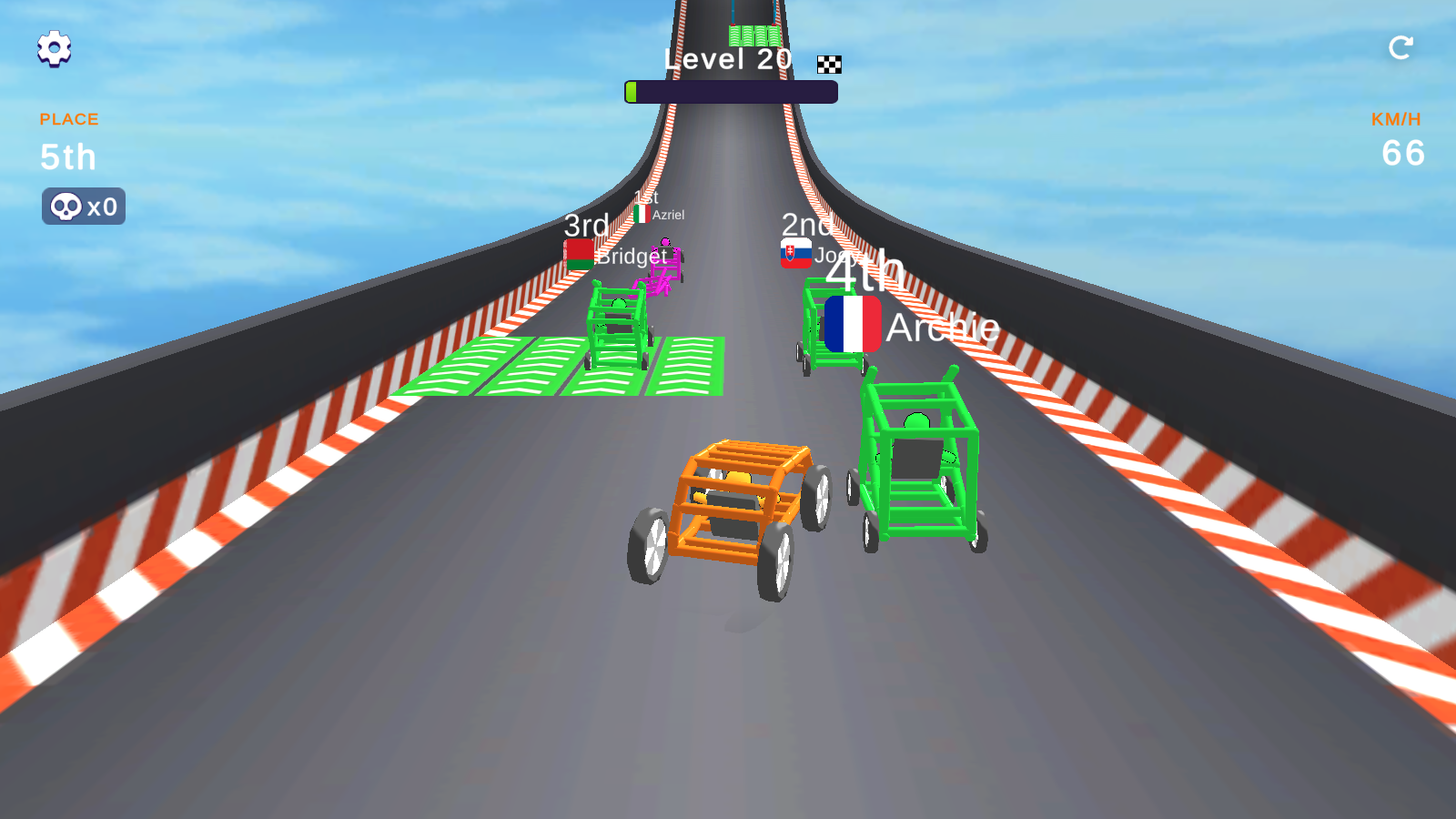The image size is (1456, 819).
Task: Open the settings gear icon
Action: [x=55, y=49]
